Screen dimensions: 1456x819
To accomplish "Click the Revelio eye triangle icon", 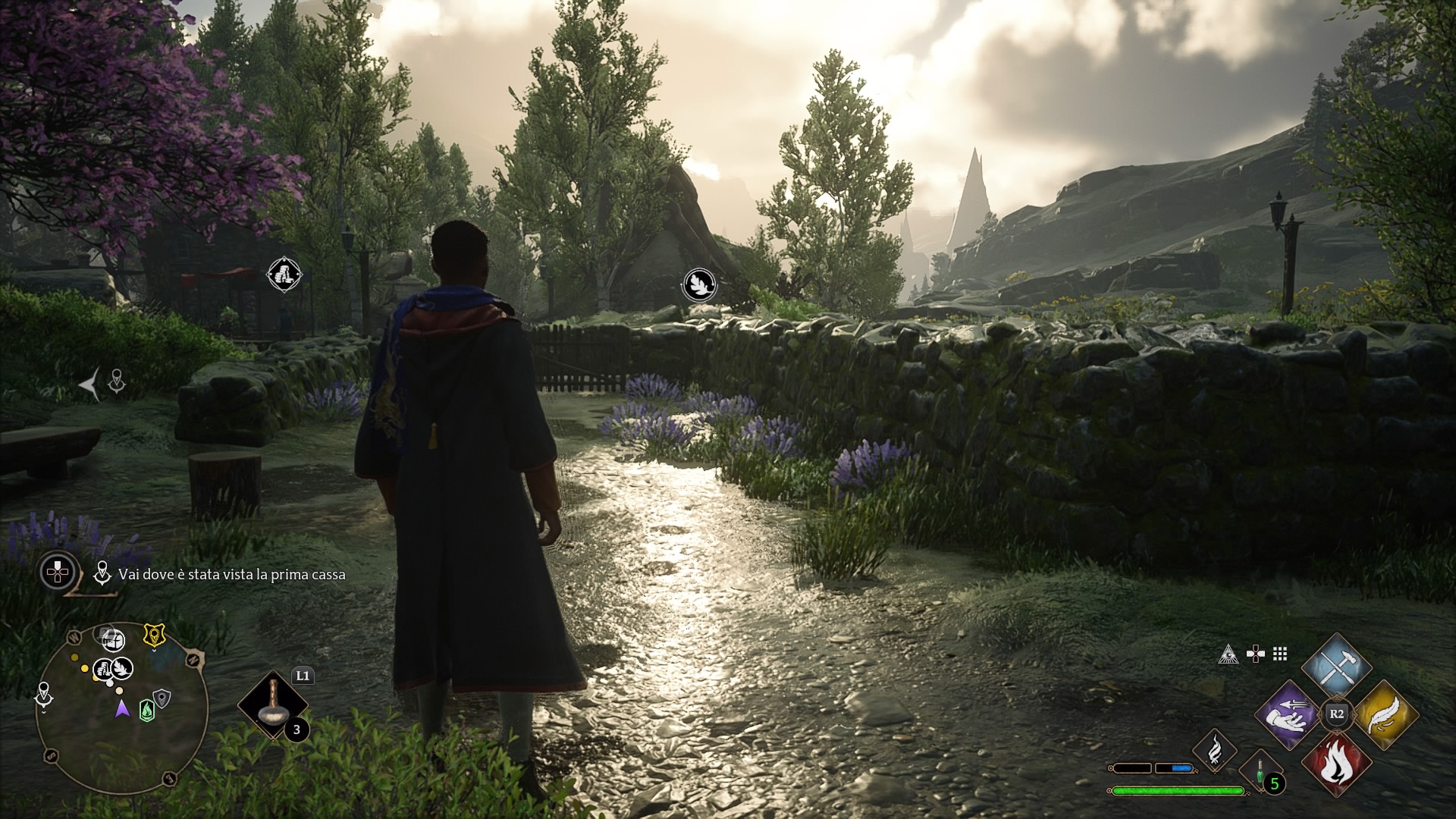I will tap(1228, 654).
